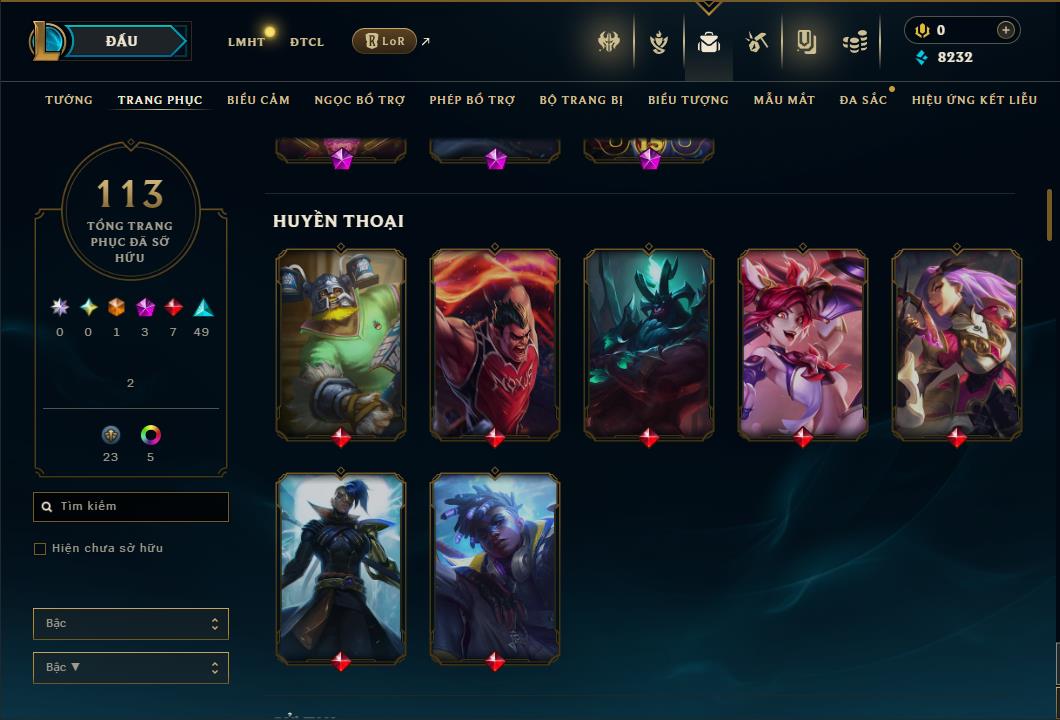Choose the Darius red Noxus shirt skin

click(495, 342)
